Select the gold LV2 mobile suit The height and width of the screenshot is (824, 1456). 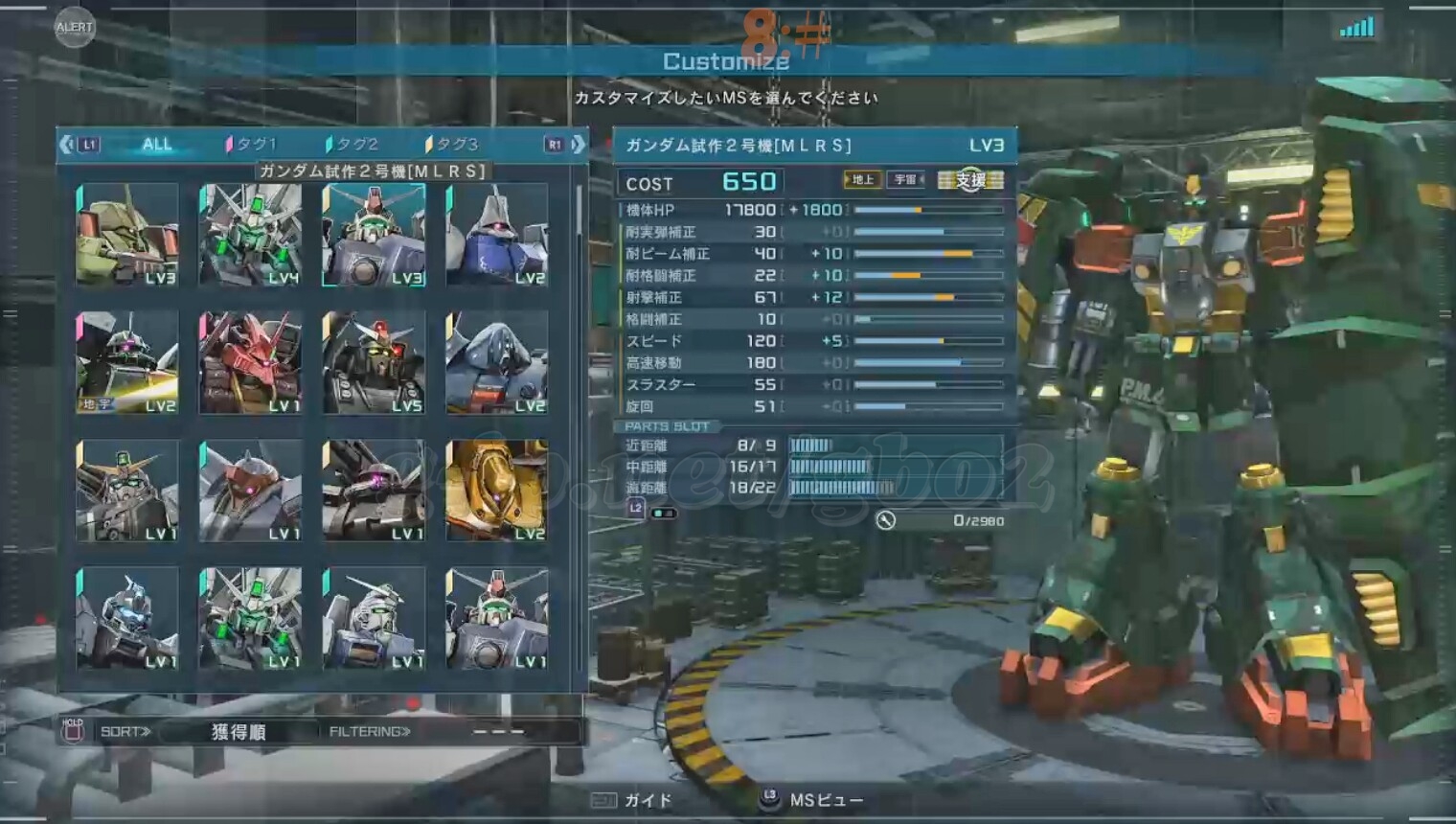[496, 491]
